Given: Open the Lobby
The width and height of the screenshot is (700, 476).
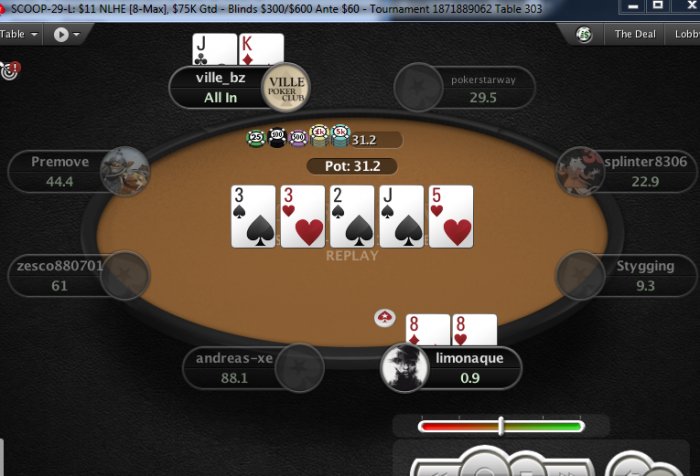Looking at the screenshot, I should point(687,34).
